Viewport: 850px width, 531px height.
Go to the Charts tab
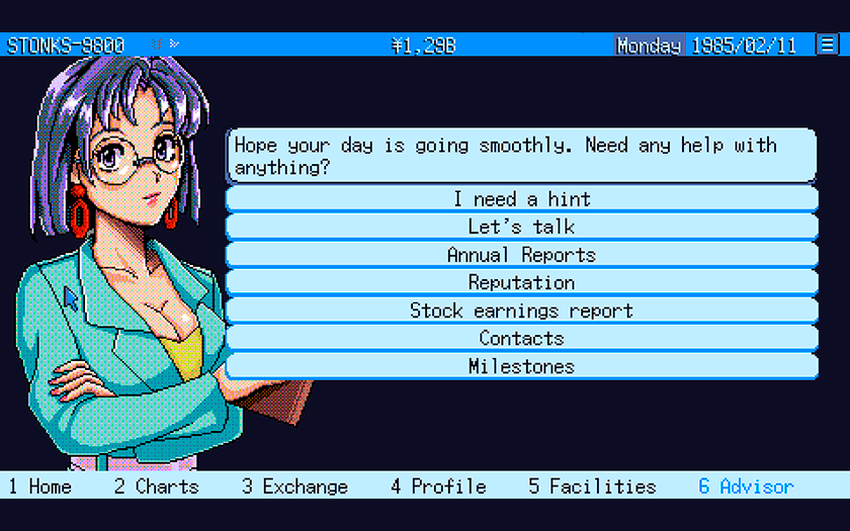pyautogui.click(x=156, y=487)
